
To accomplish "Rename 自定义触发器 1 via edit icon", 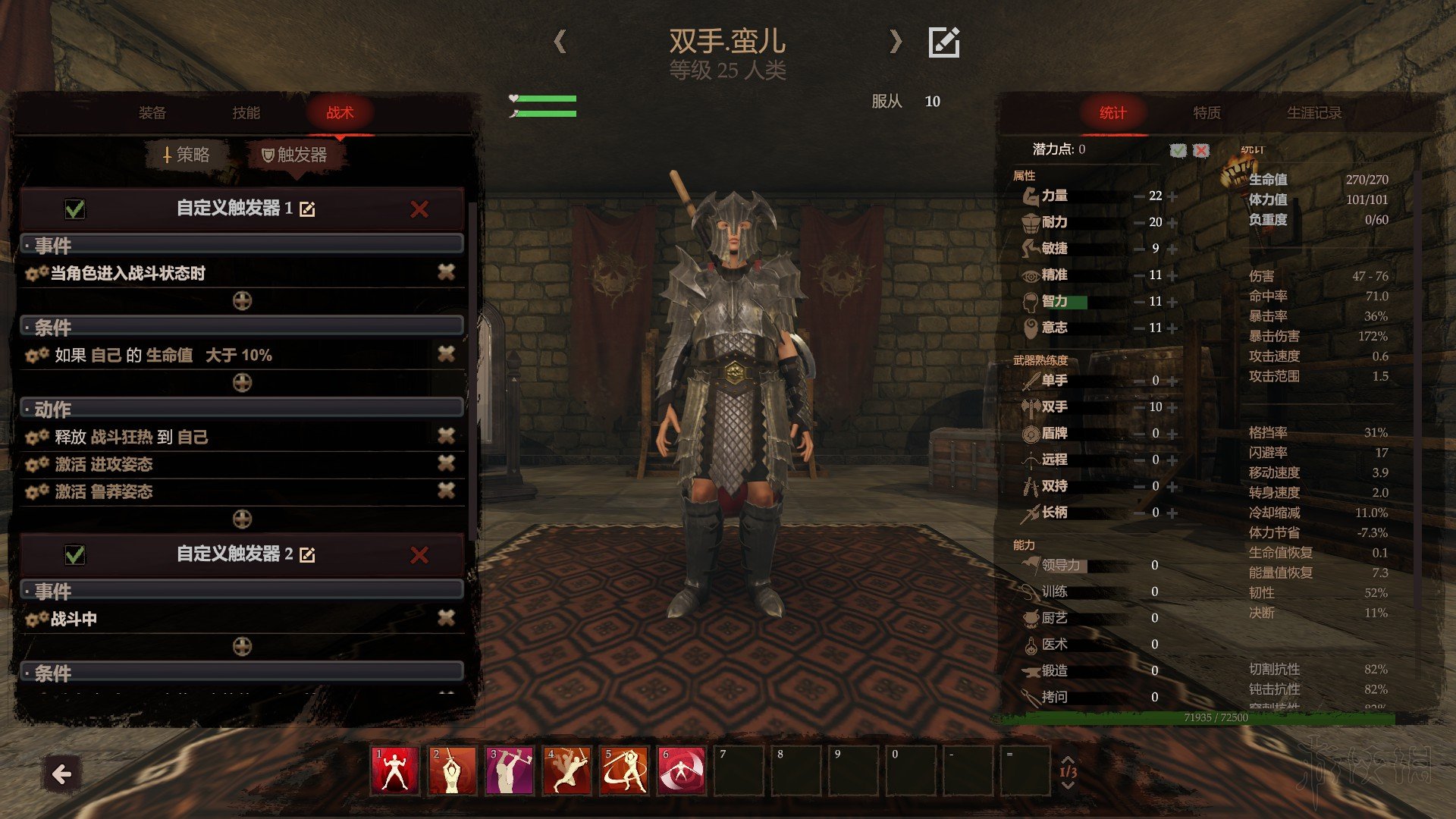I will 307,209.
